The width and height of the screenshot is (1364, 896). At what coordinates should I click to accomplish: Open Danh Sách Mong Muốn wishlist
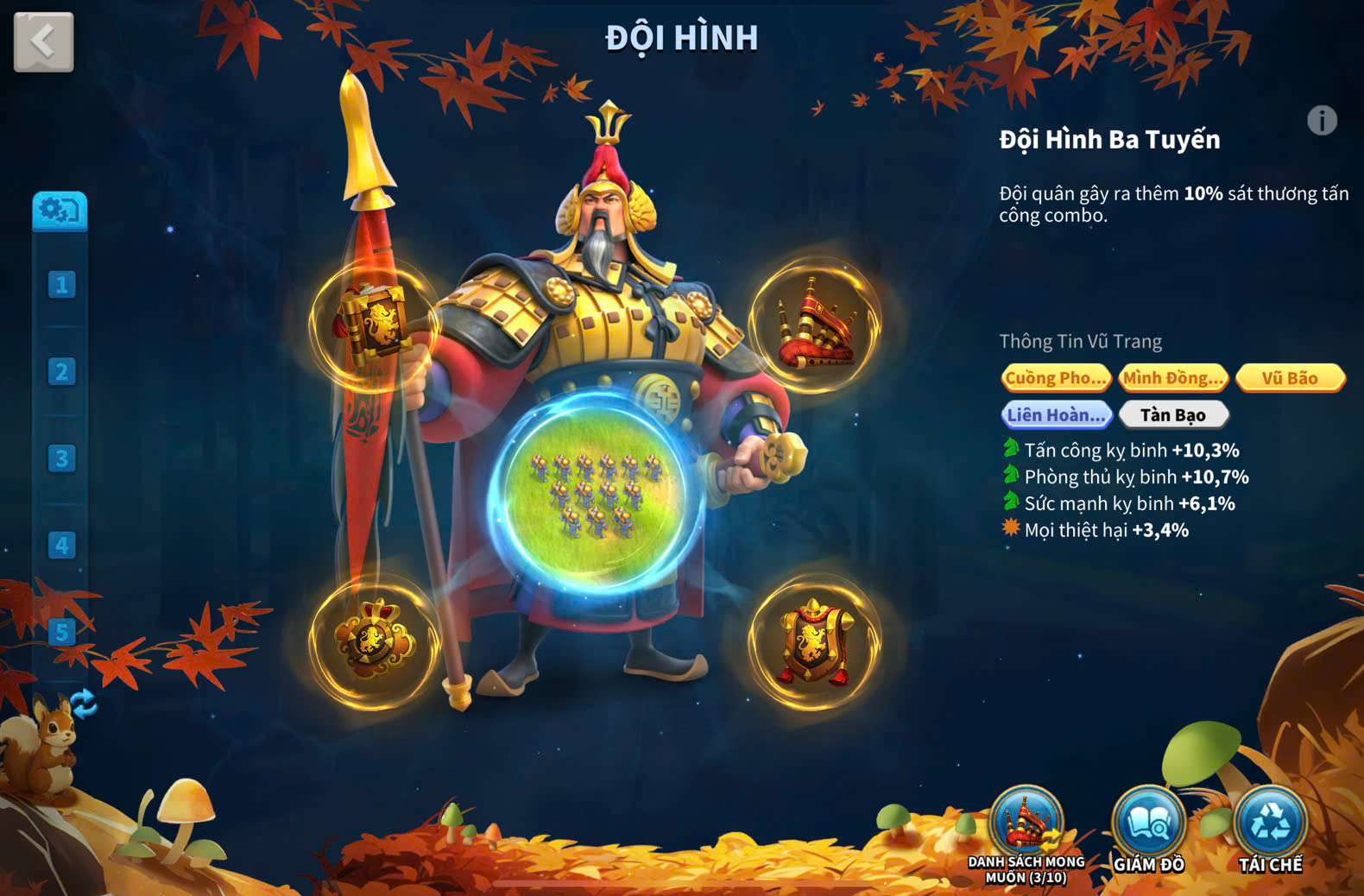pos(1026,830)
